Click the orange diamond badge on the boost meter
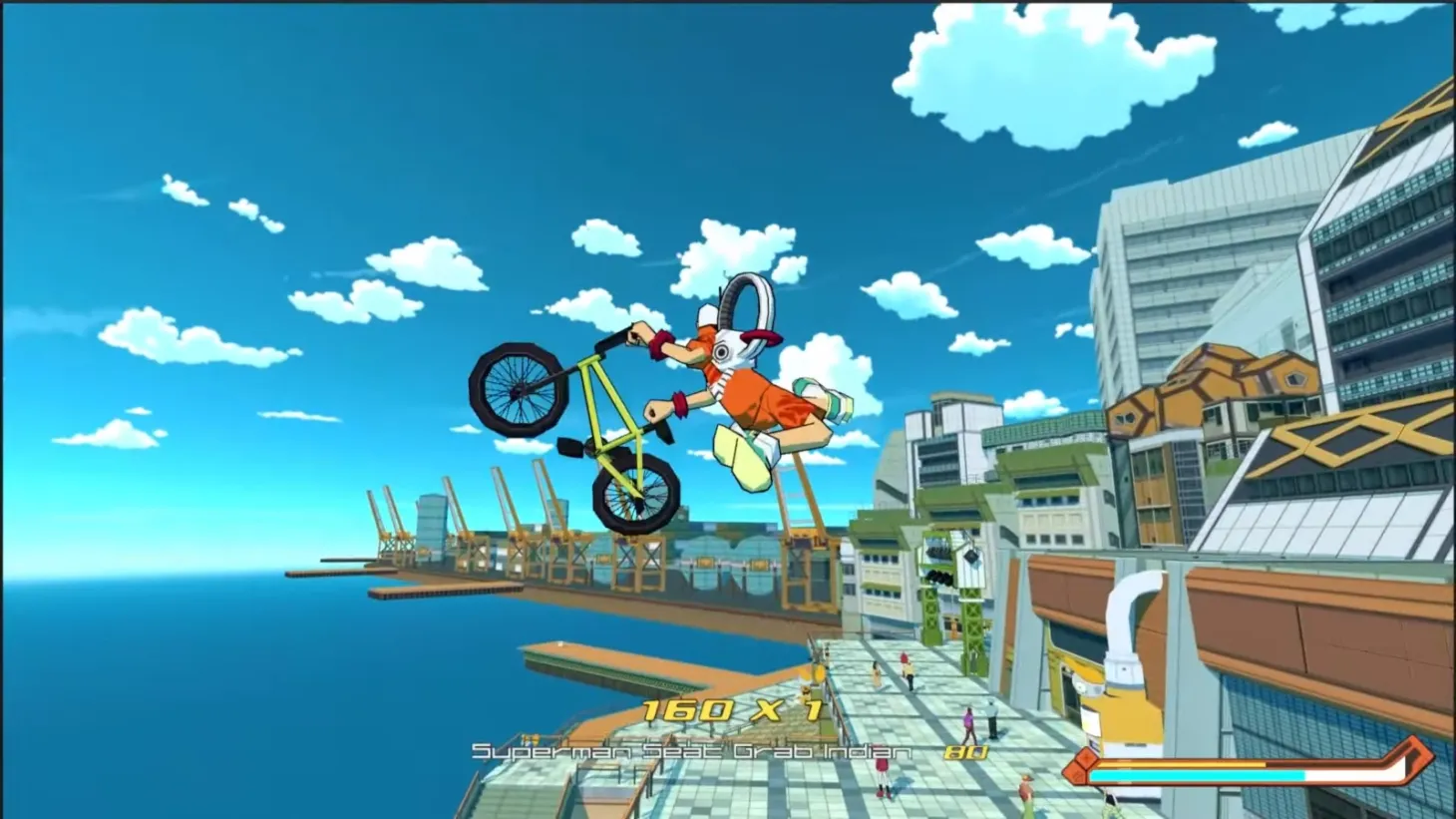The width and height of the screenshot is (1456, 819). point(1086,757)
